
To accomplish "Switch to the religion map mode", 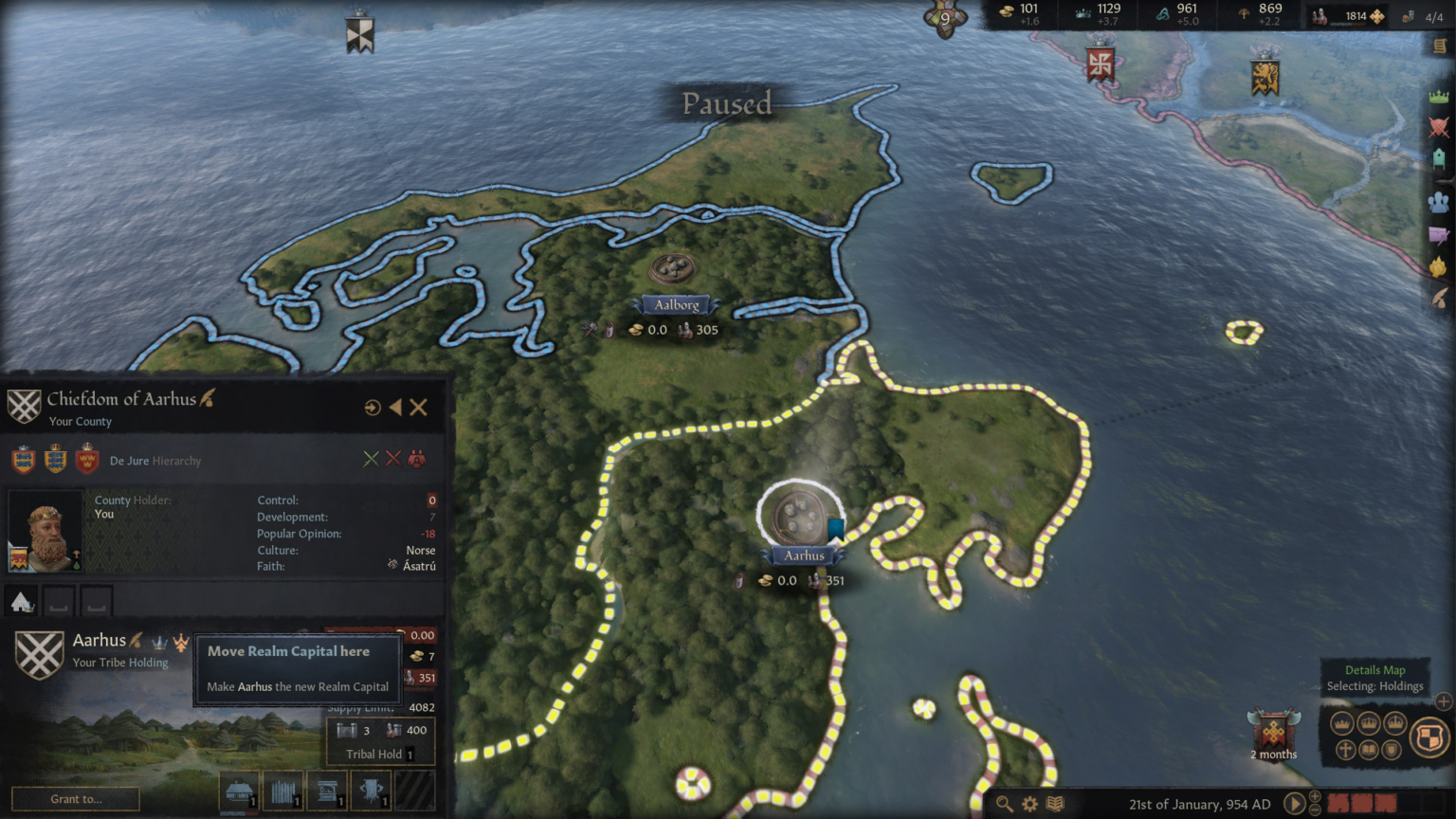I will point(1346,750).
